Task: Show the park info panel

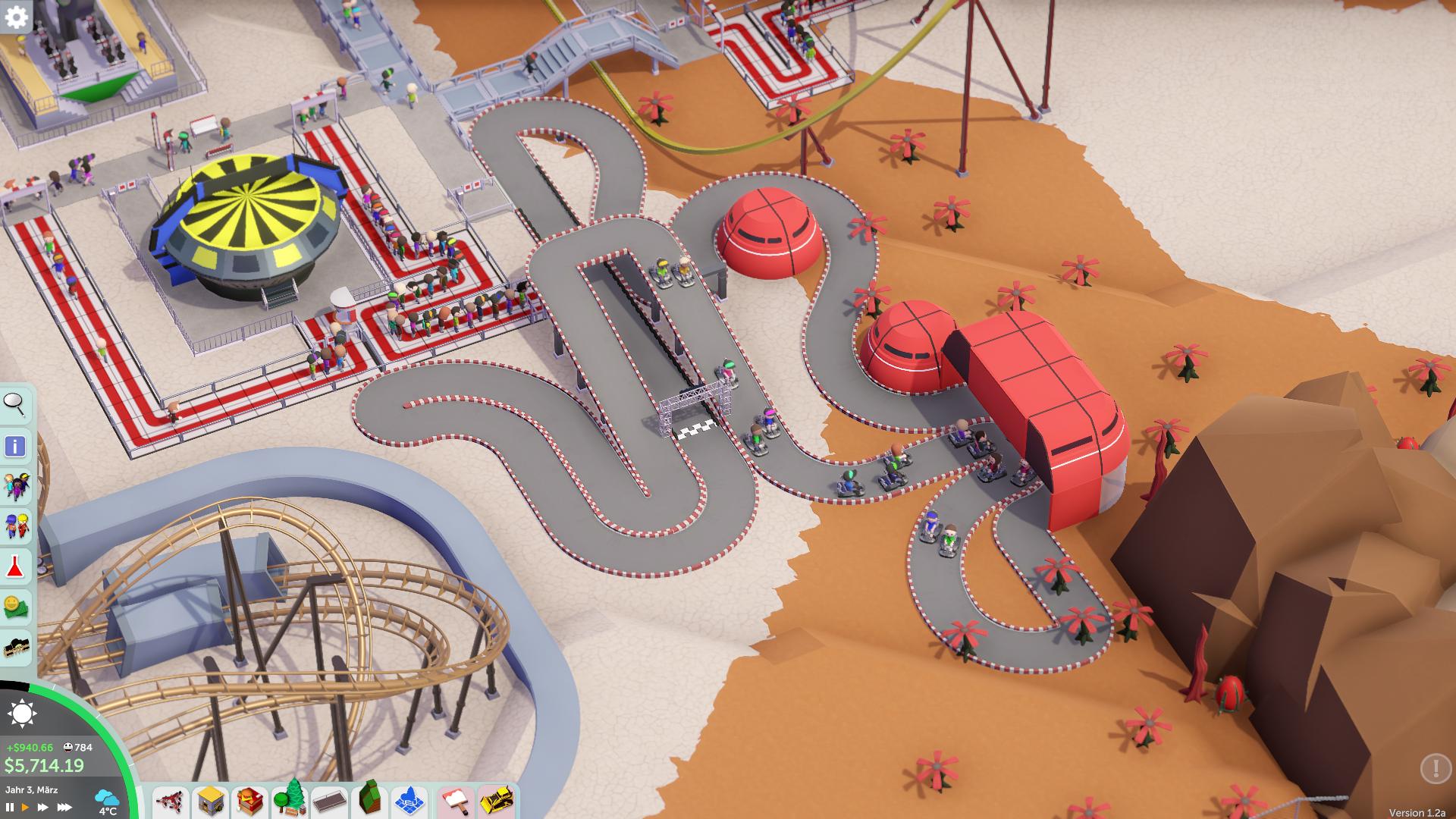Action: (15, 446)
